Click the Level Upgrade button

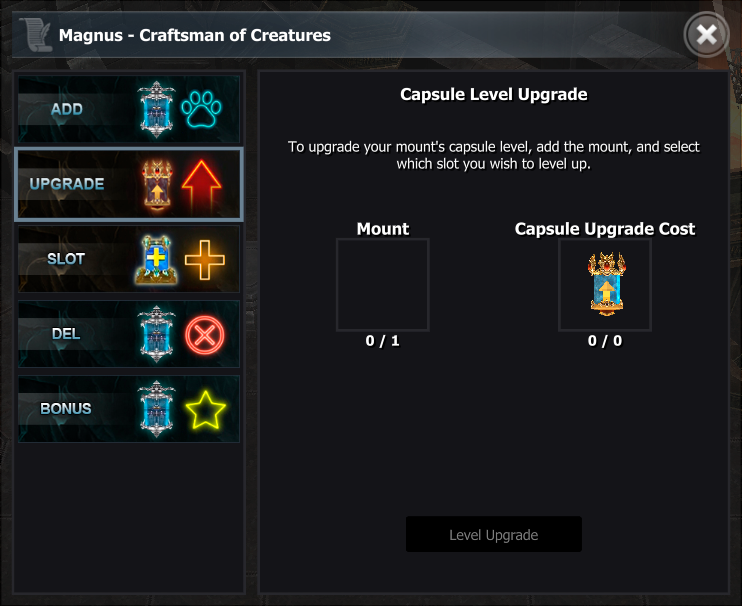[x=493, y=534]
